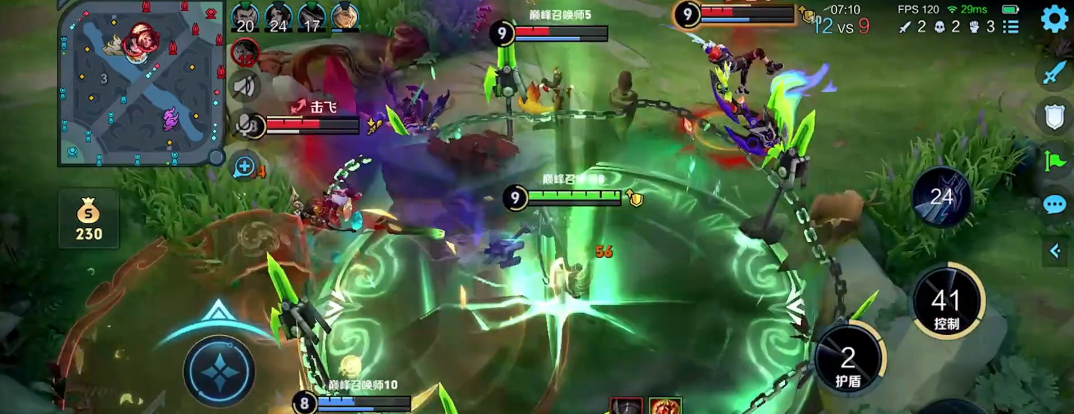Touch the movement joystick center
The image size is (1074, 414).
point(219,365)
